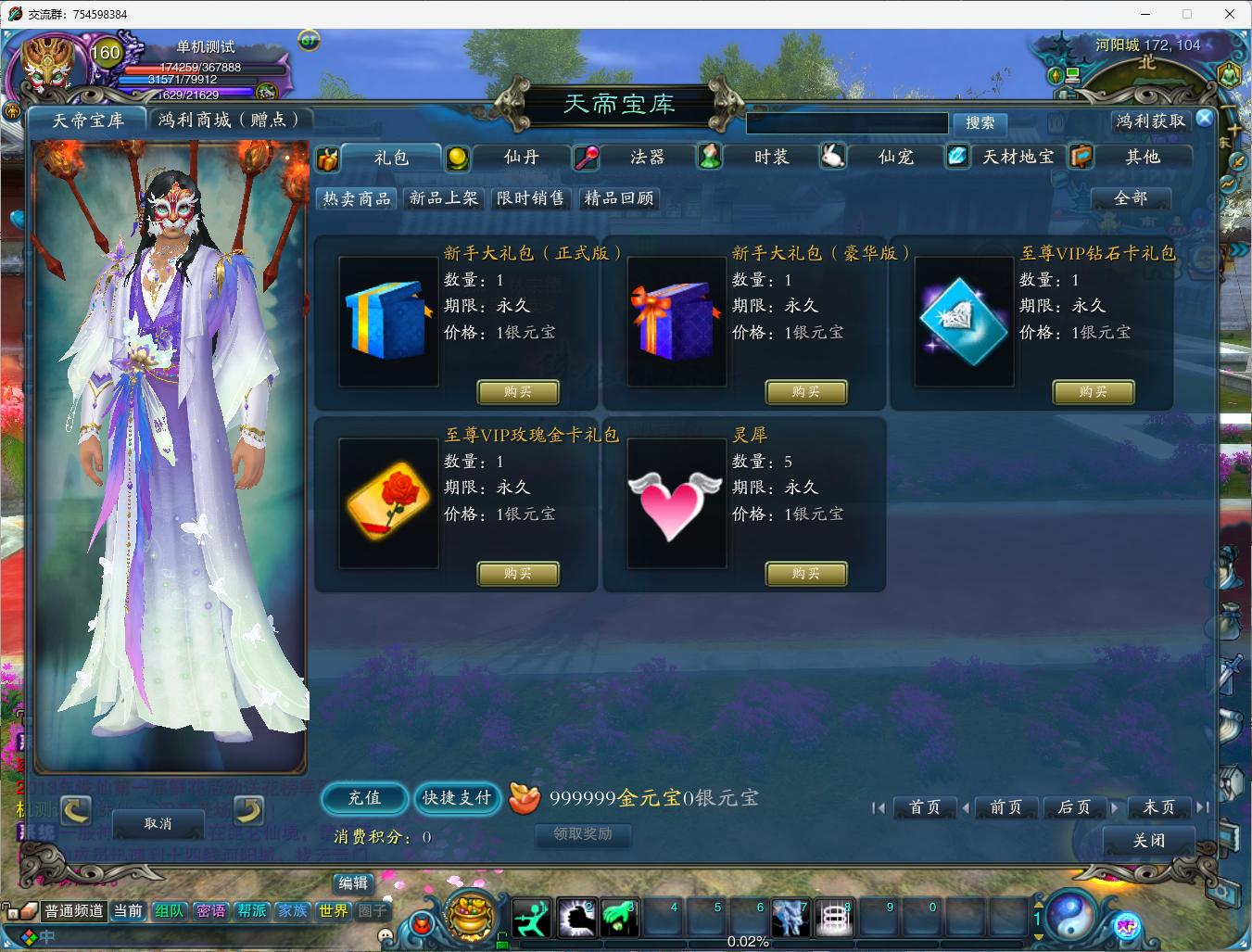
Task: Open the 充值 recharge button
Action: pos(364,797)
